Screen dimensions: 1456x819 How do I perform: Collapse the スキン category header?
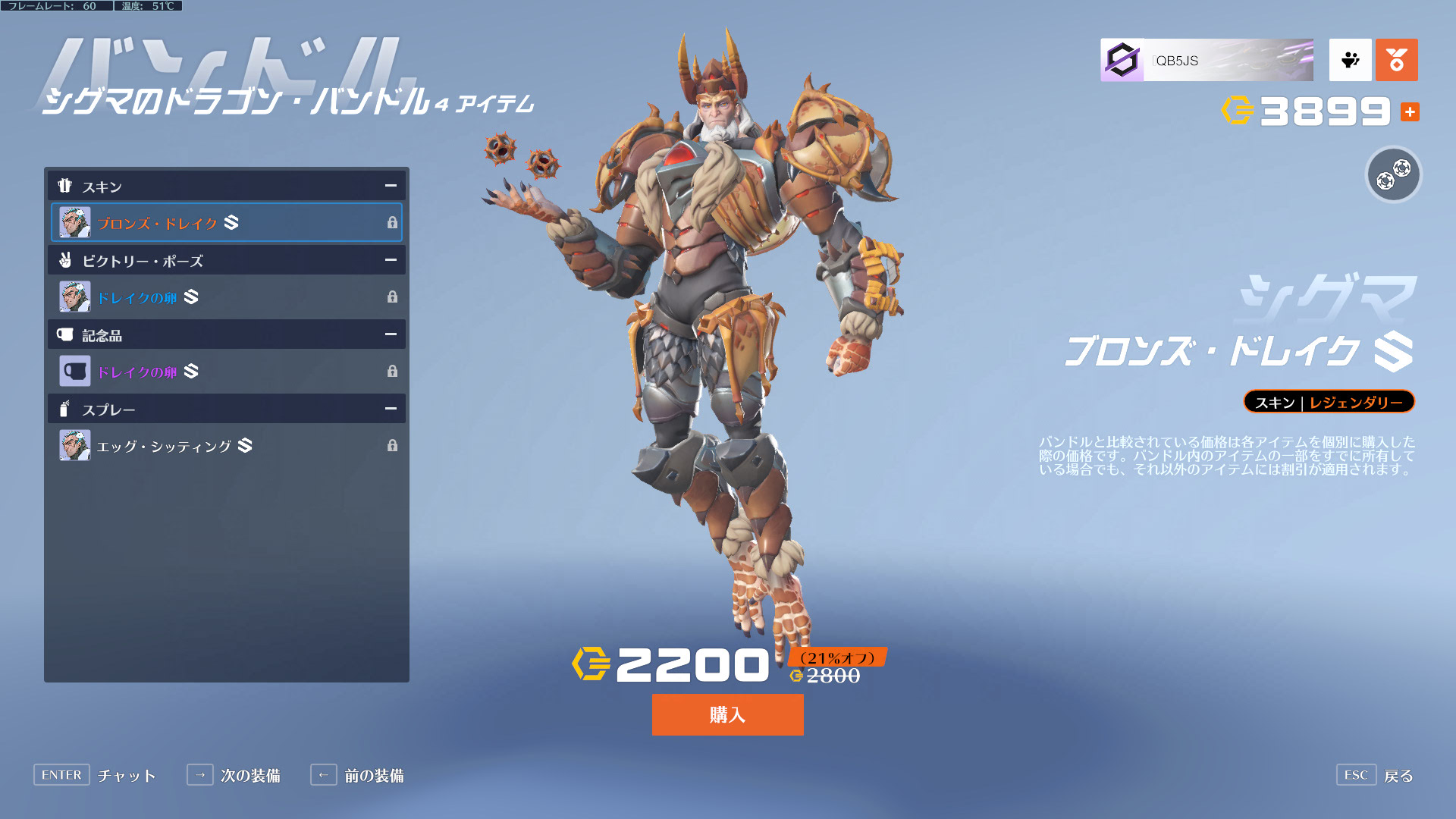pyautogui.click(x=391, y=186)
